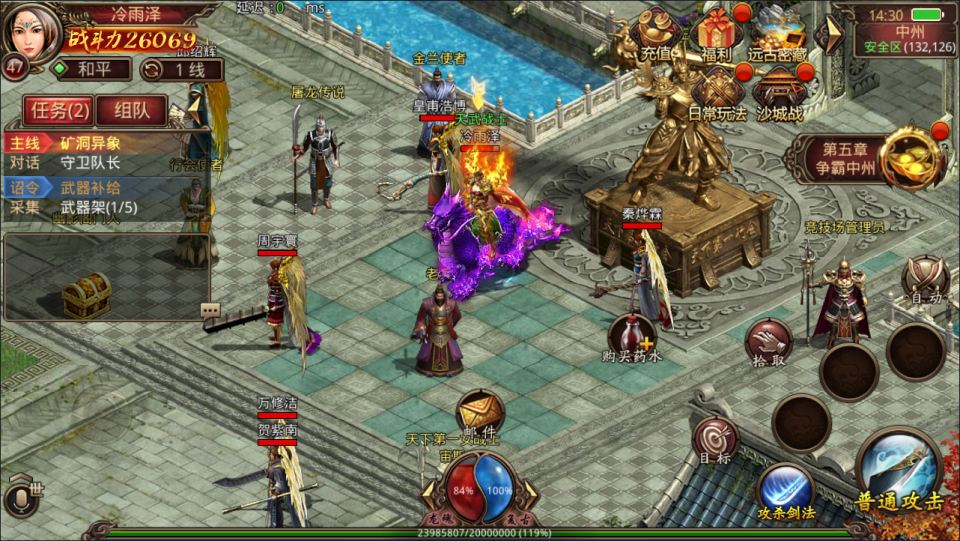Select the 诏令 武器补给 quest entry
This screenshot has height=541, width=960.
click(x=105, y=188)
